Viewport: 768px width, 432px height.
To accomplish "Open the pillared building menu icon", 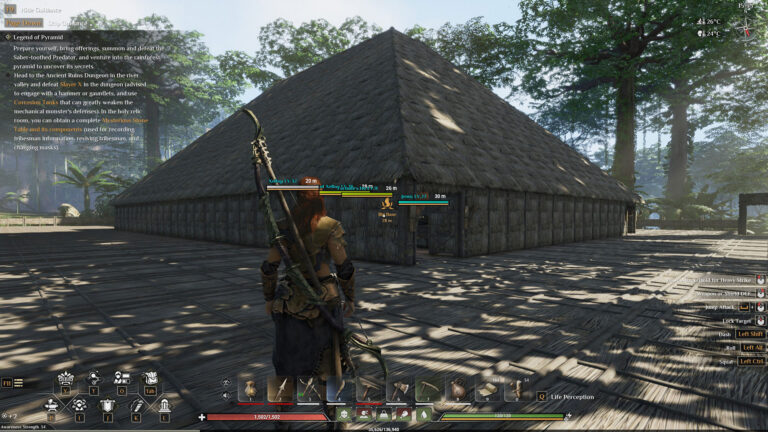I will pos(164,405).
